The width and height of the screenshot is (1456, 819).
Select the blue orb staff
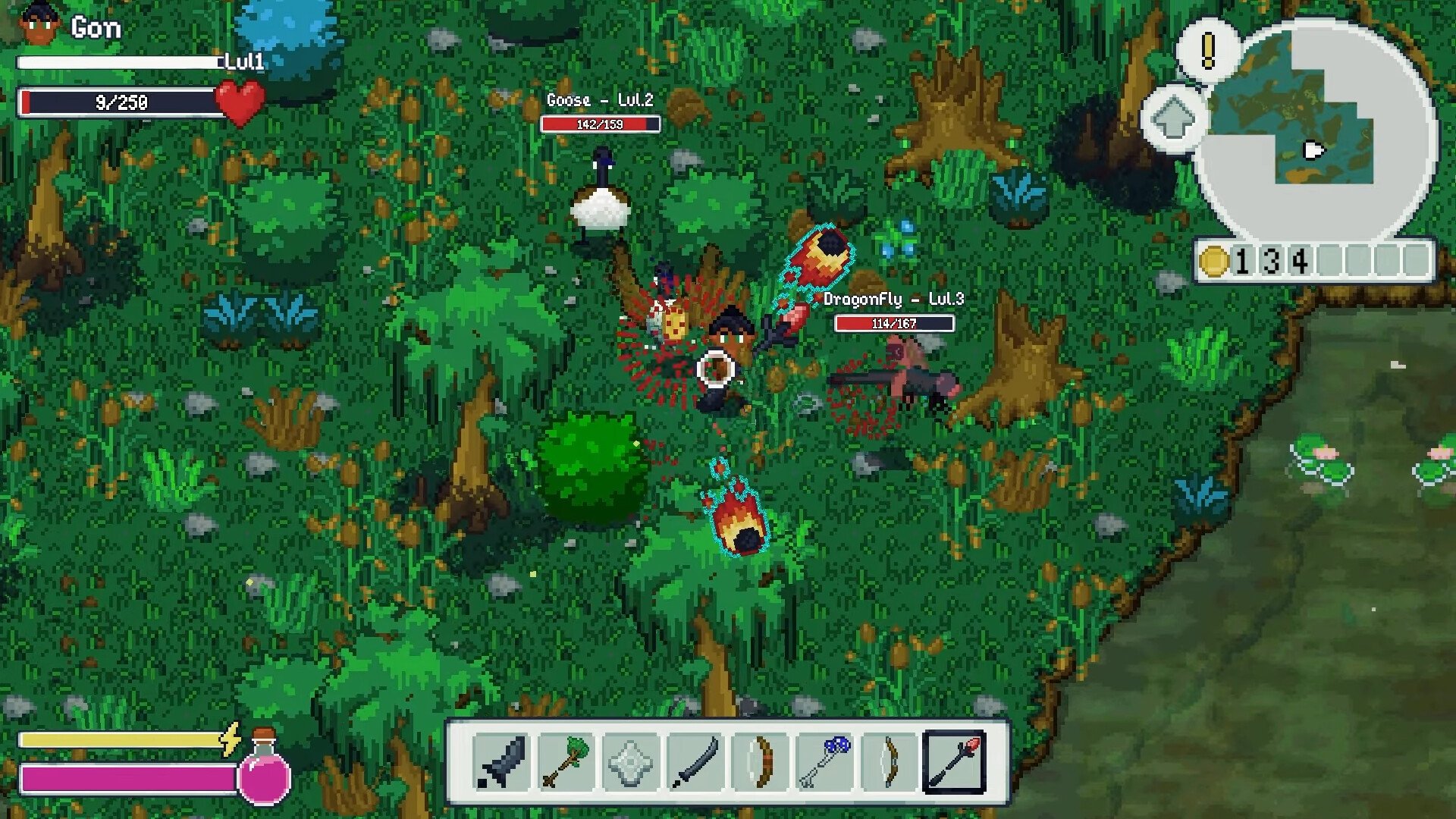tap(824, 761)
